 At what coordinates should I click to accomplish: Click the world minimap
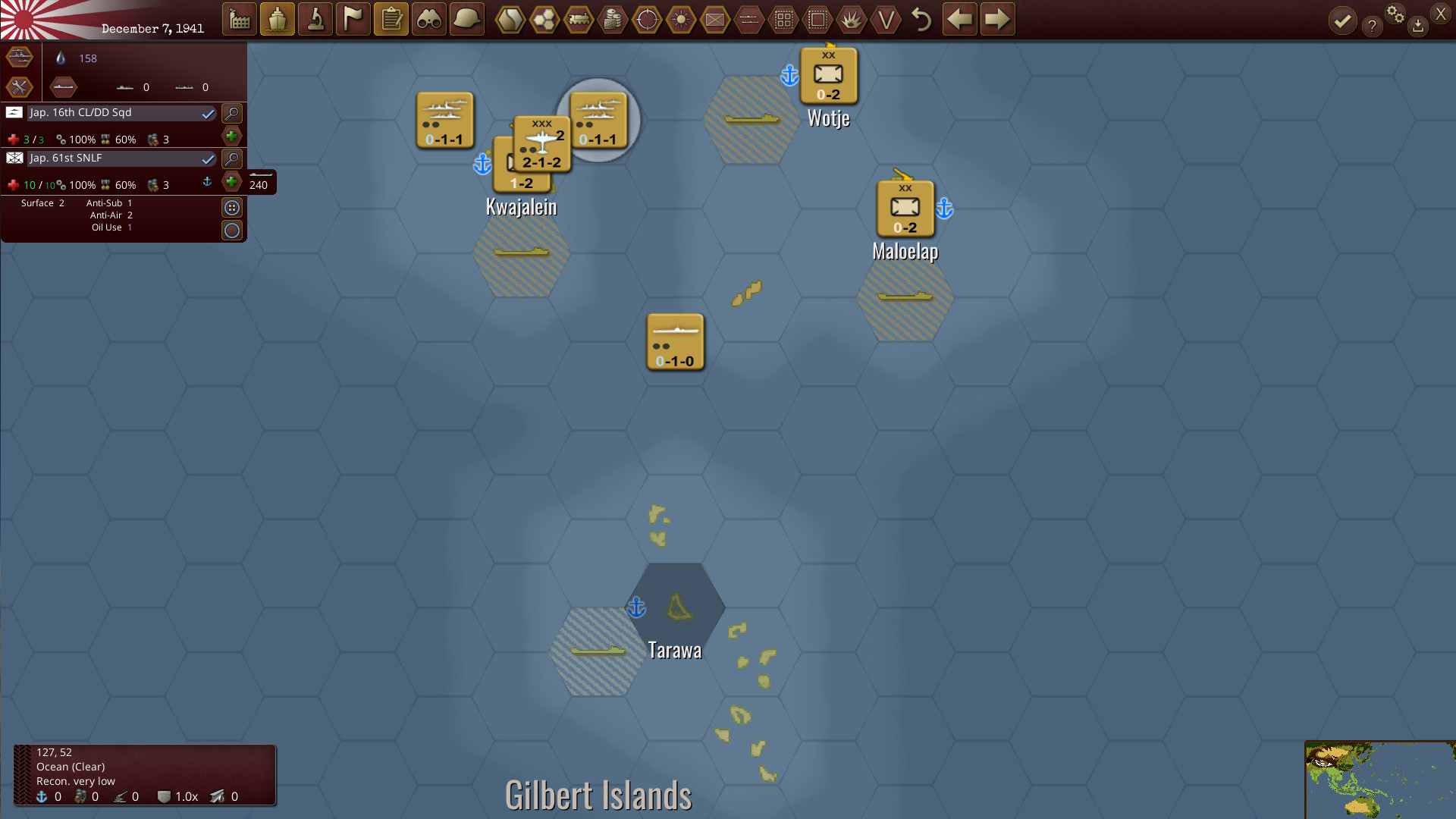pyautogui.click(x=1380, y=780)
